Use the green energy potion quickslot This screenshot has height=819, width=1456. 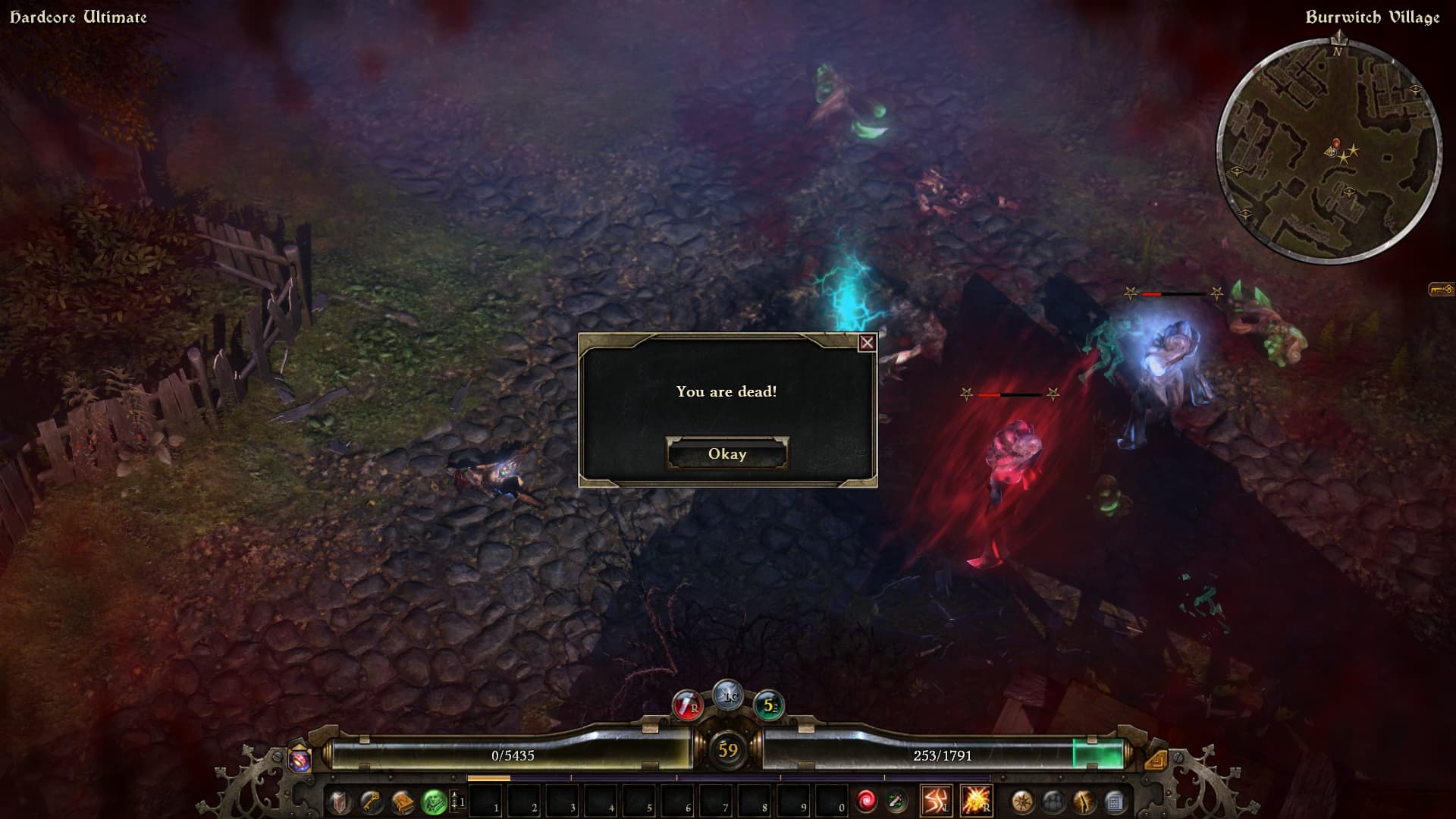(x=769, y=707)
